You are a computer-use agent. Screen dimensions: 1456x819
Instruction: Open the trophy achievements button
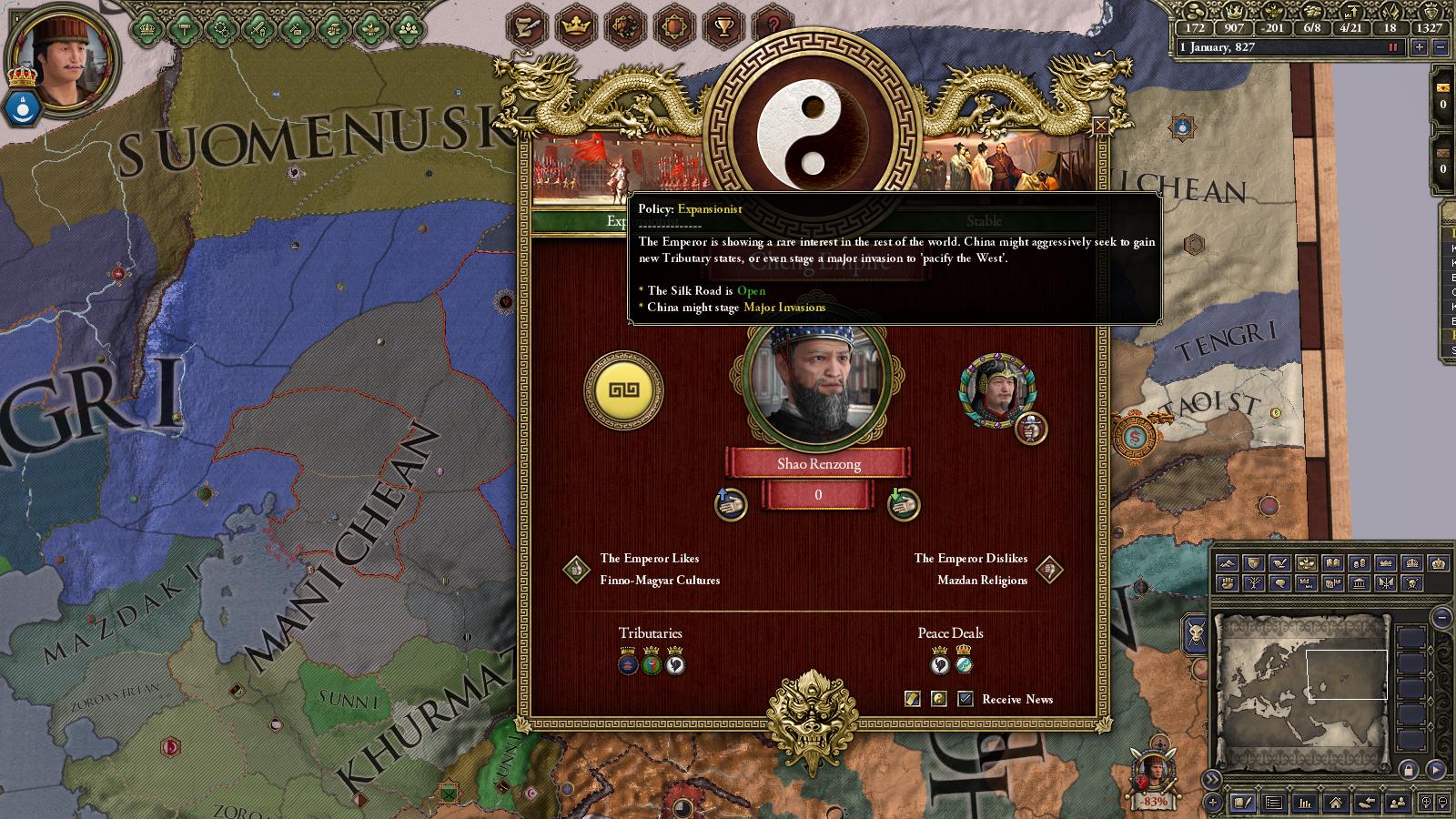(x=723, y=27)
